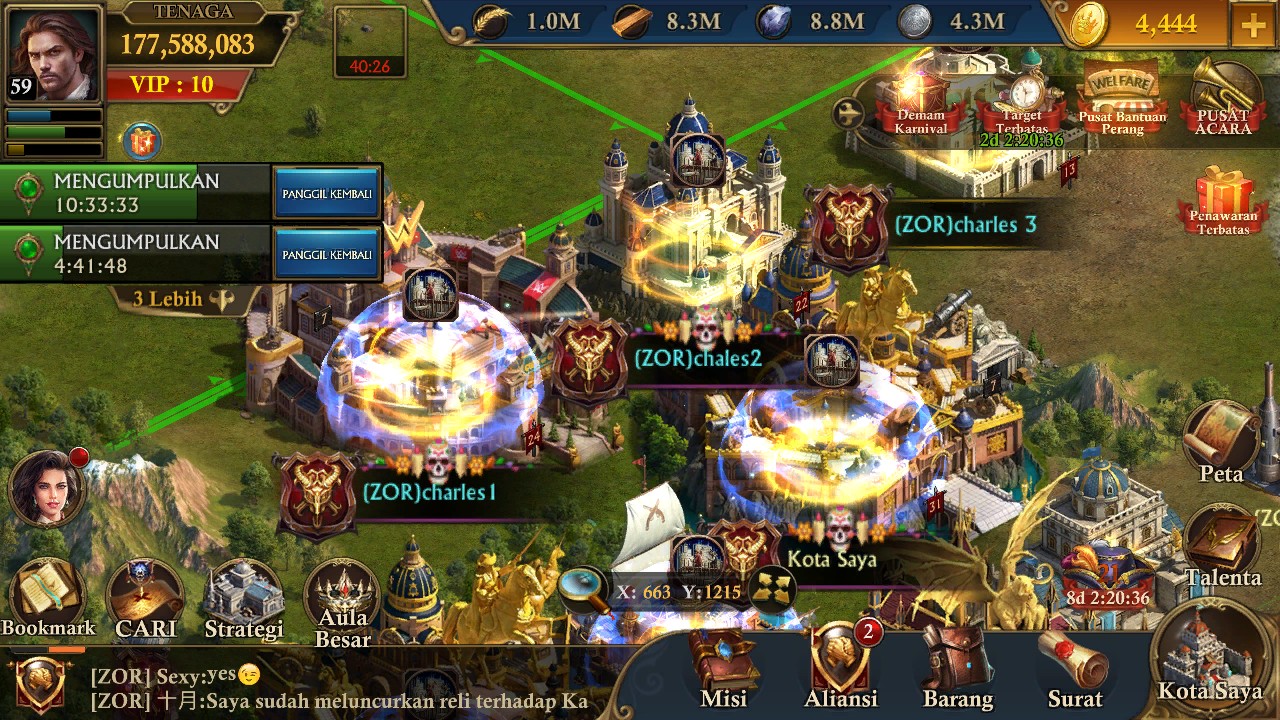Image resolution: width=1280 pixels, height=720 pixels.
Task: Open Pusat Acara event center
Action: [x=1223, y=99]
